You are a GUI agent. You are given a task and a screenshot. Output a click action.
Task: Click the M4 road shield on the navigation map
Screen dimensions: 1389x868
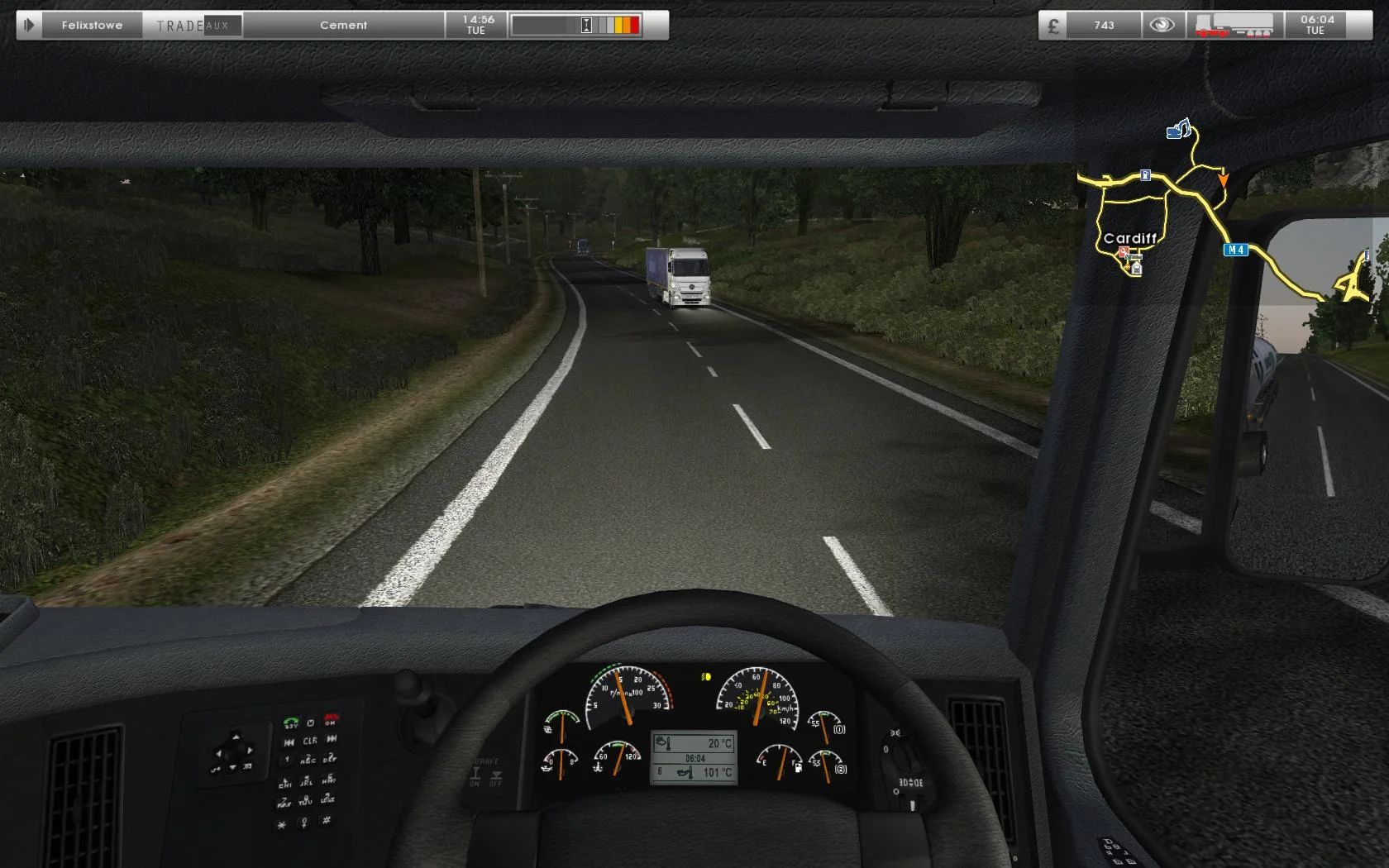(1238, 250)
